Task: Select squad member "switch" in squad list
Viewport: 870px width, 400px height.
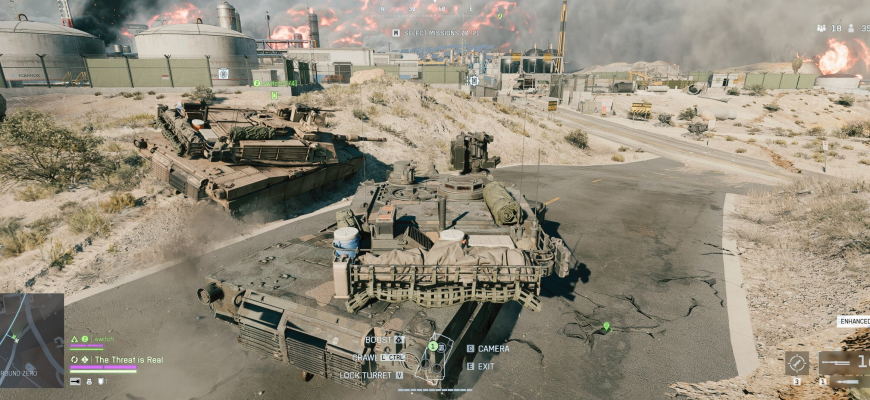Action: coord(105,339)
